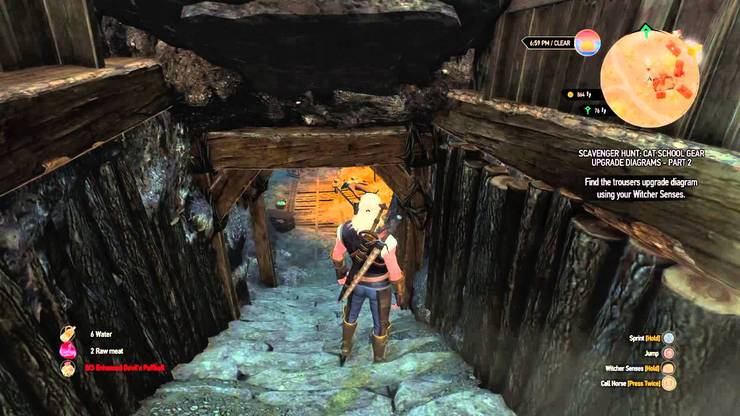Choose the Raw meat quick slot

click(68, 350)
